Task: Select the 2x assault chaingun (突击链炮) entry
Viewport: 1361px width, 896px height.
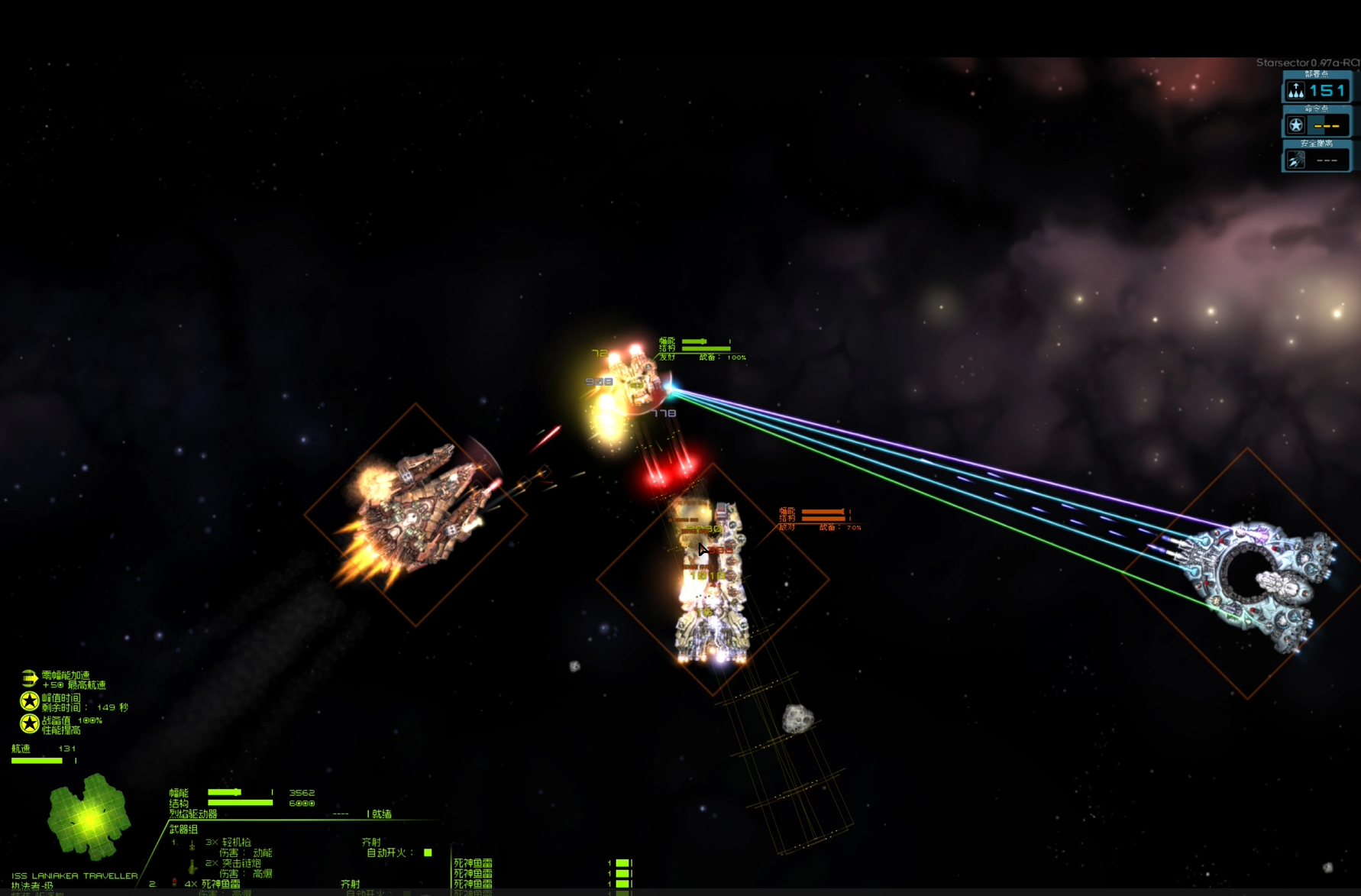Action: pos(232,863)
